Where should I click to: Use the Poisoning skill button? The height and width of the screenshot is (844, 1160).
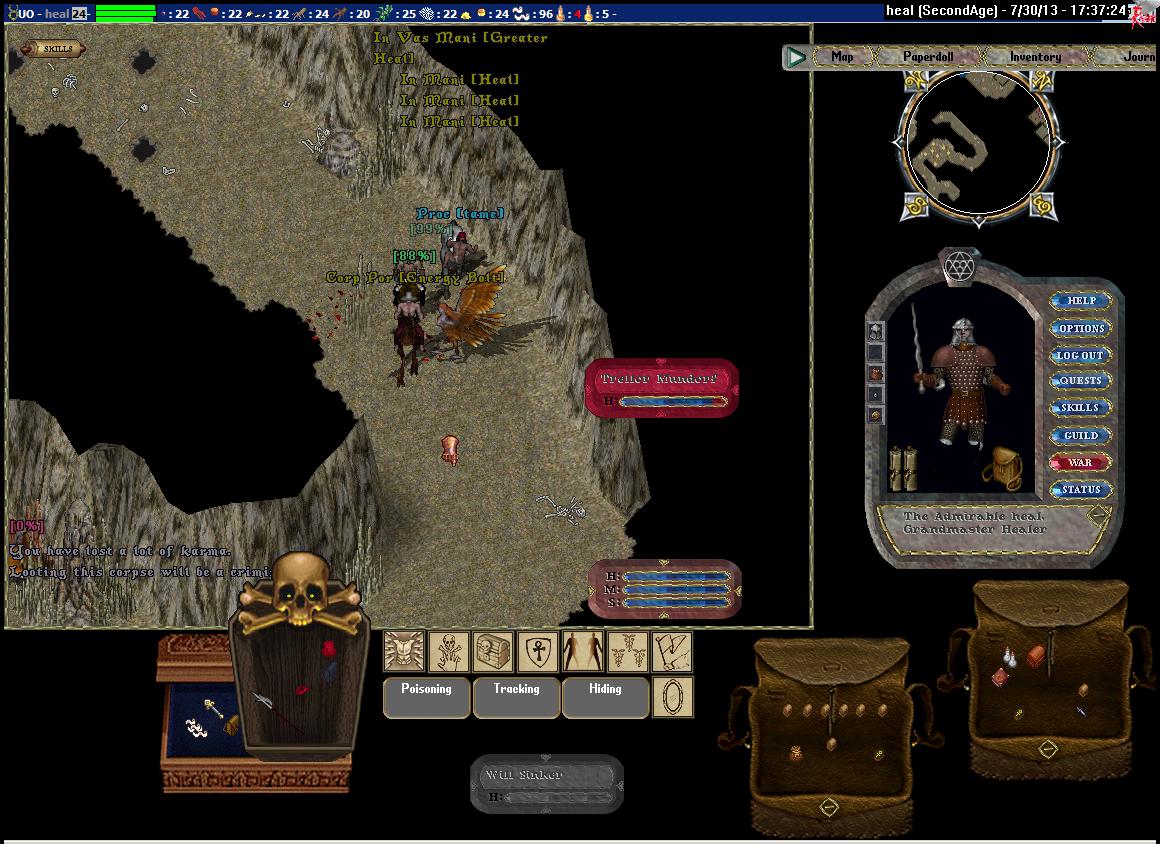pos(427,696)
